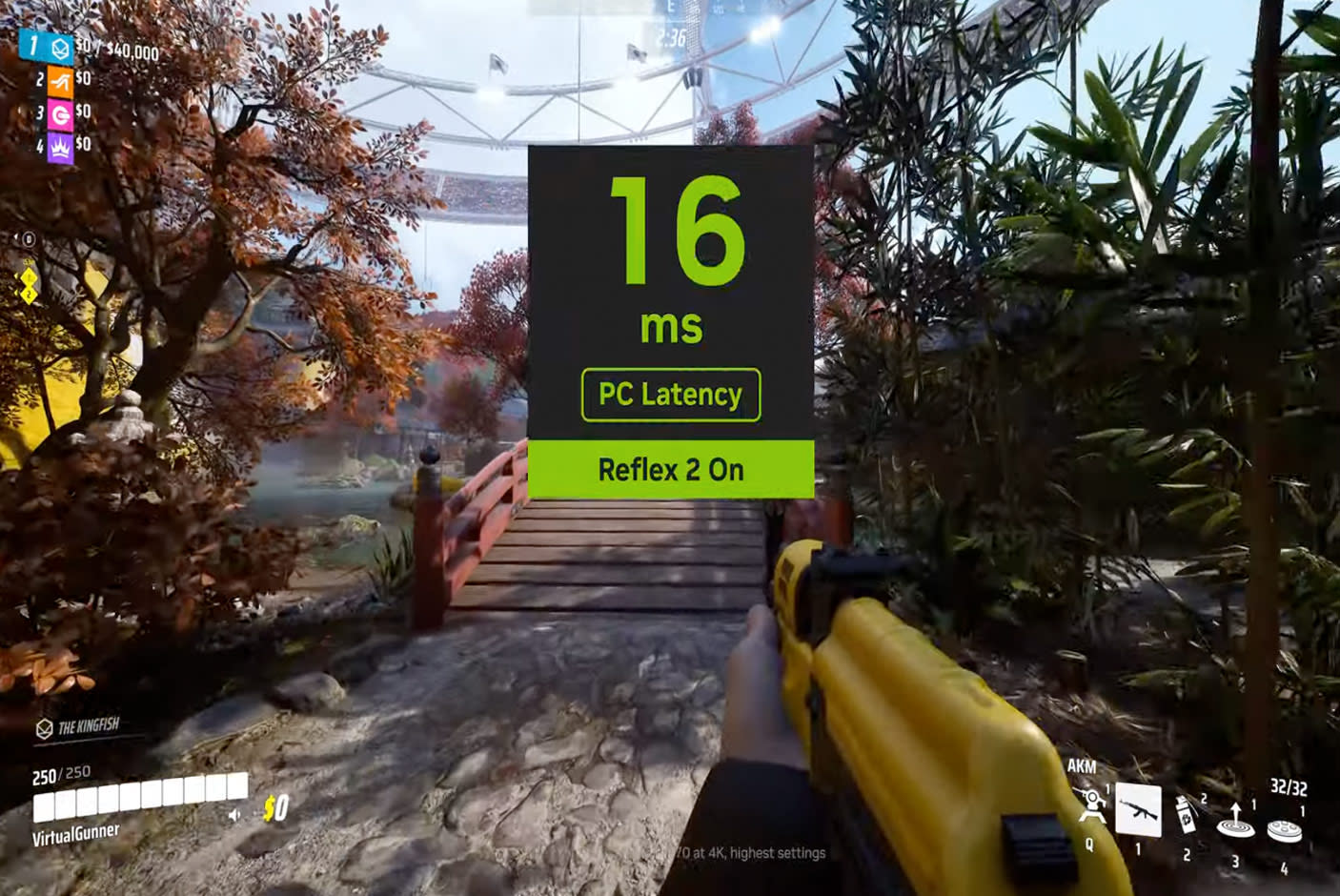Click the speaker icon beside the health bar
The height and width of the screenshot is (896, 1340).
[234, 815]
